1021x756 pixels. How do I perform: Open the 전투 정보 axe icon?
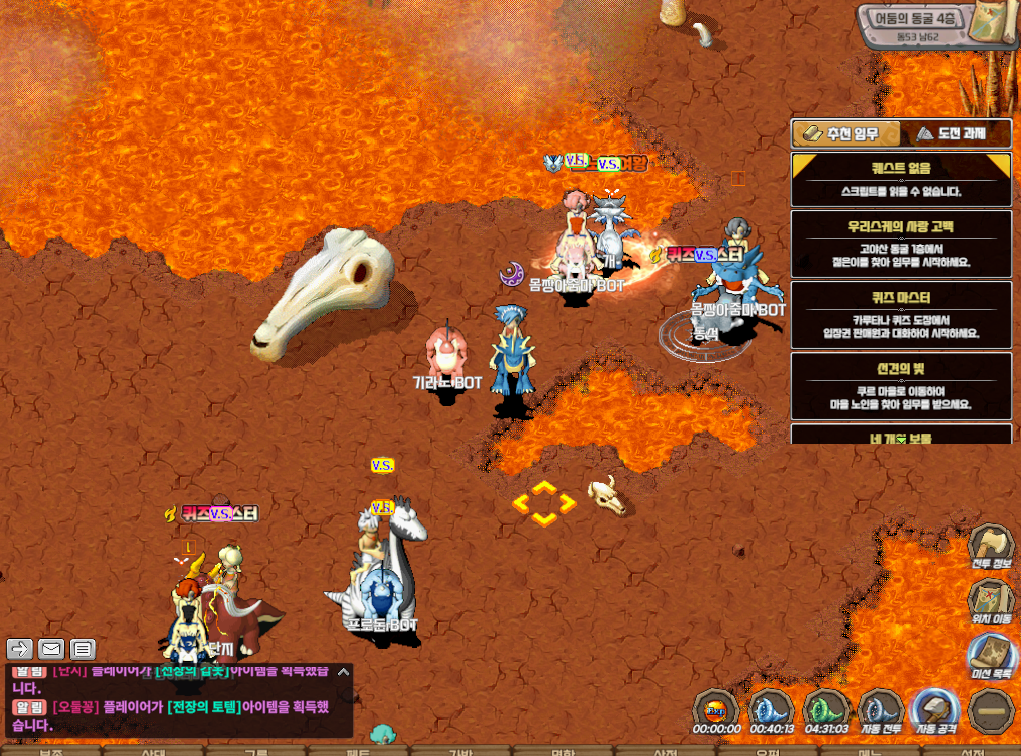point(992,546)
